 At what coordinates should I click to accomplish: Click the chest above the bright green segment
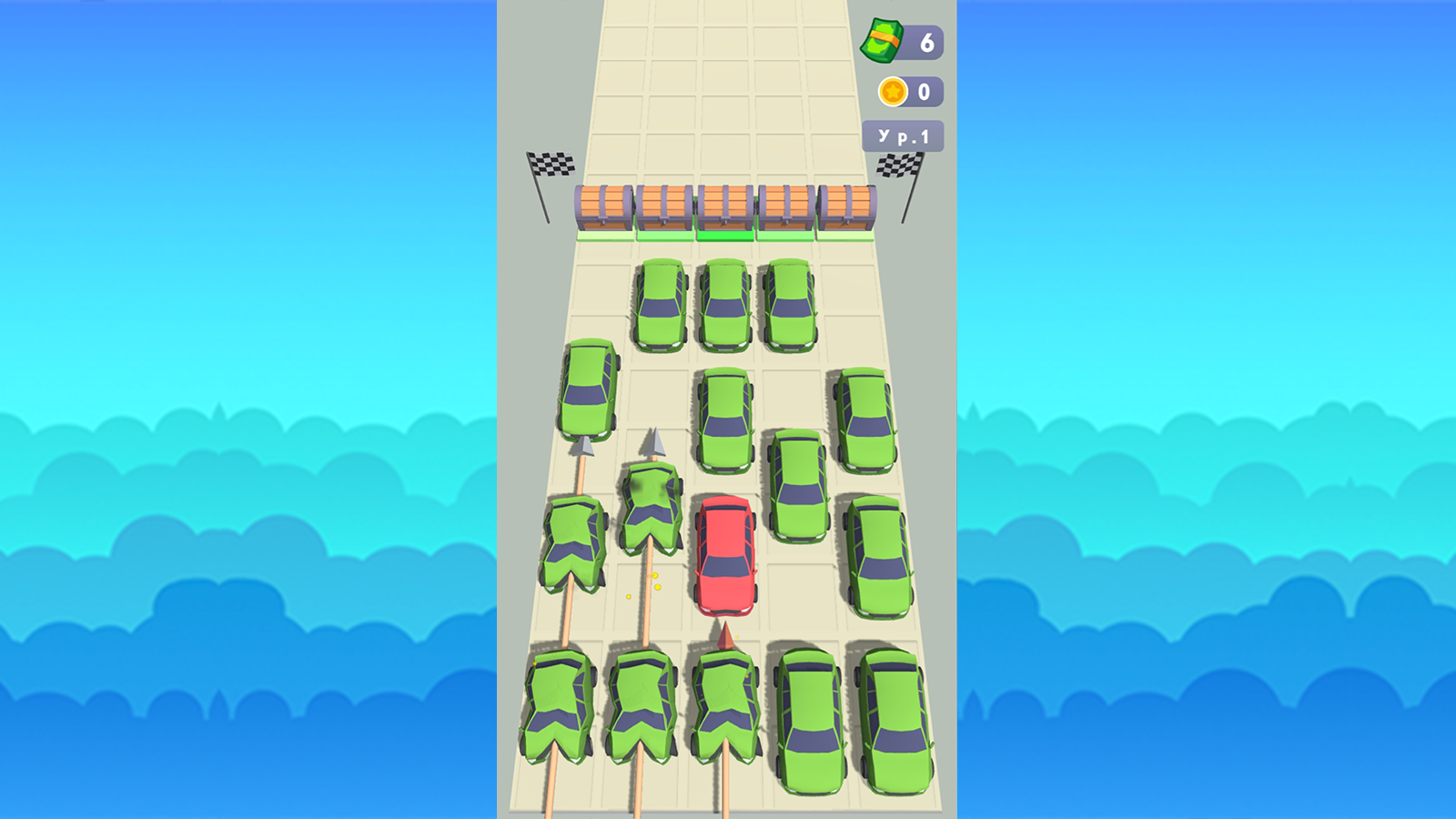point(723,205)
